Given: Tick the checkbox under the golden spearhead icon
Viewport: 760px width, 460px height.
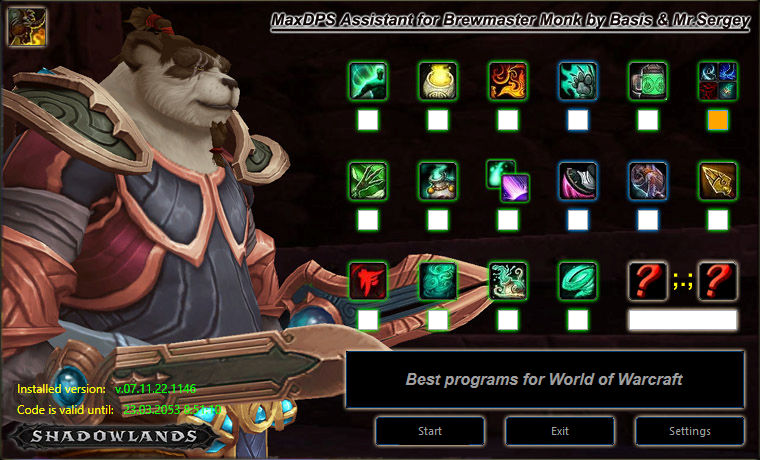Looking at the screenshot, I should (717, 220).
